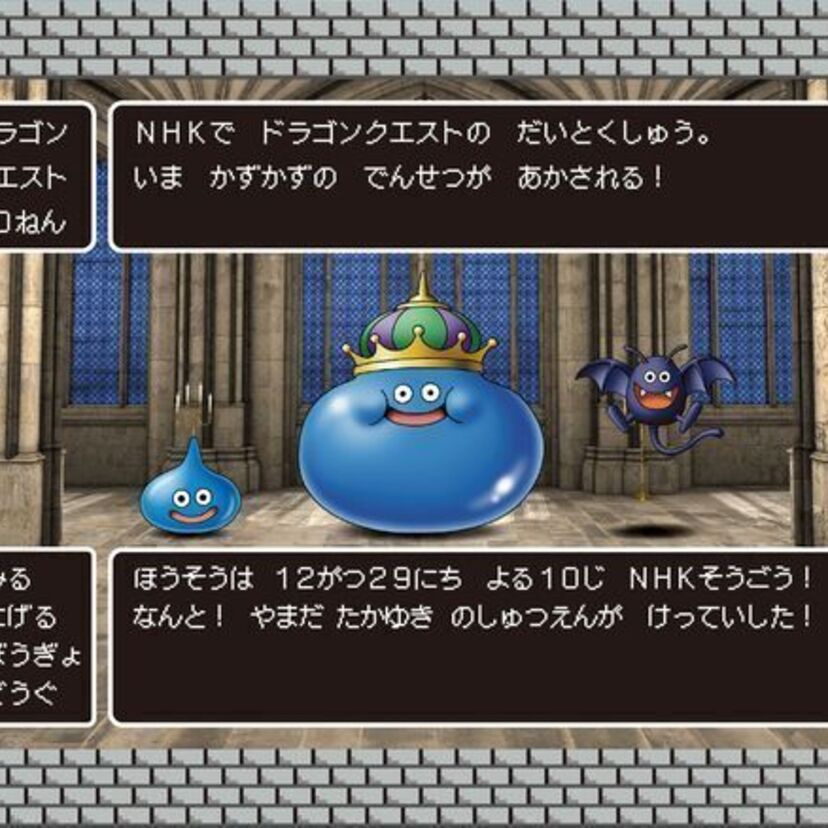Choose the ぼうぎょ (Defend) command
This screenshot has height=828, width=828.
tap(40, 655)
